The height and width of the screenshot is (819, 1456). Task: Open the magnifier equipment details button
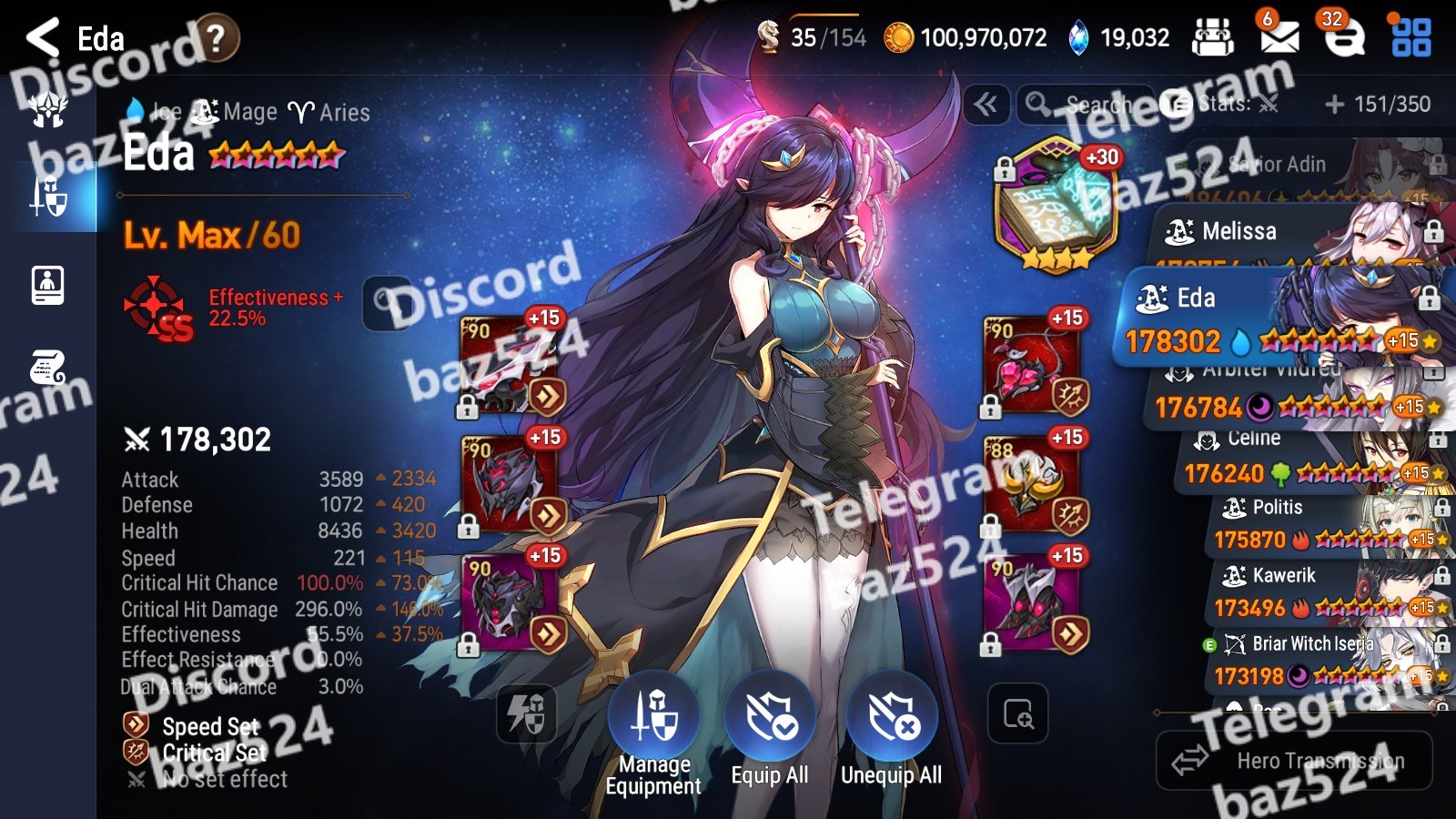[1017, 713]
